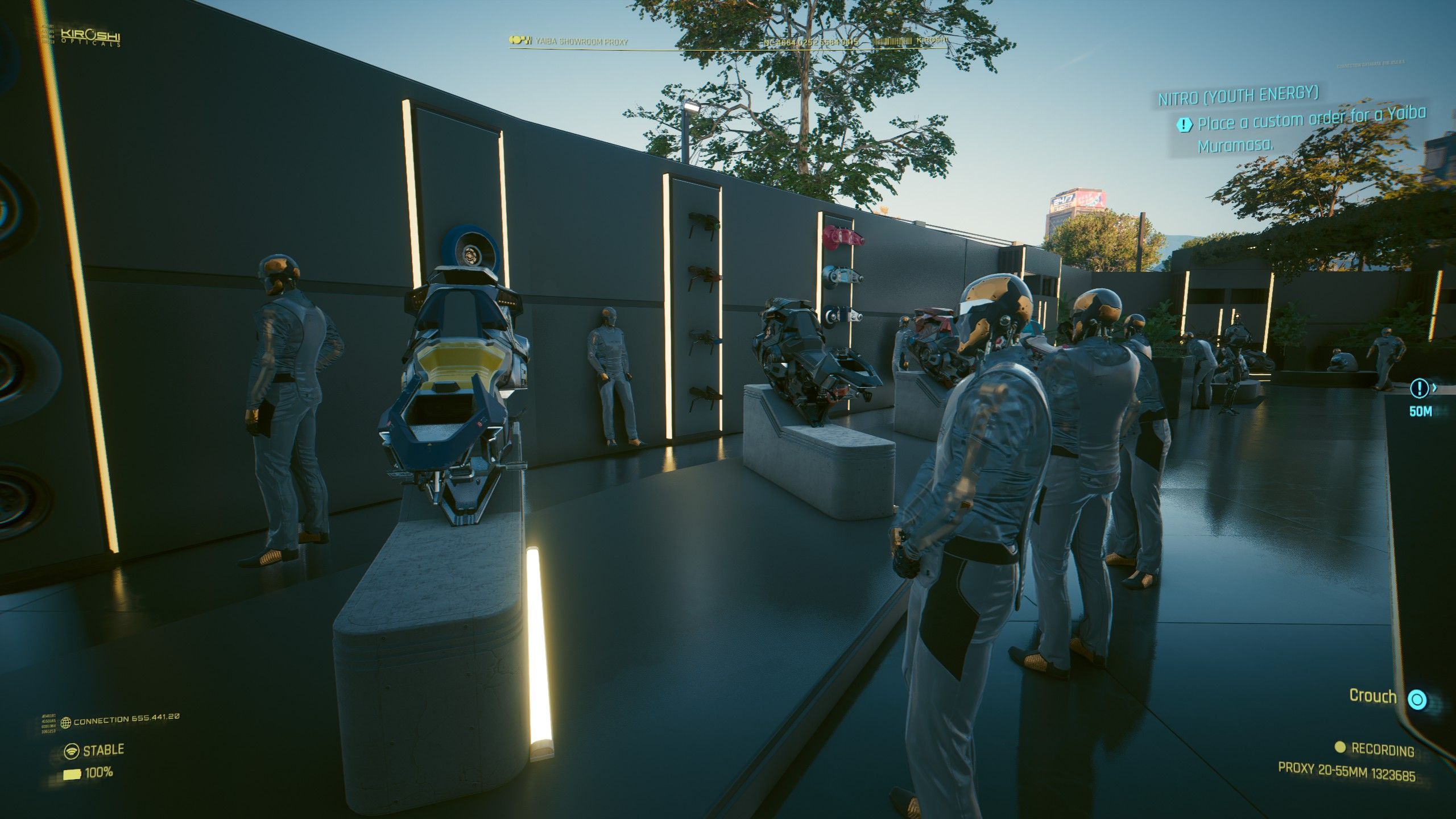This screenshot has width=1456, height=819.
Task: Click the objective text Place a custom order
Action: pos(1277,121)
